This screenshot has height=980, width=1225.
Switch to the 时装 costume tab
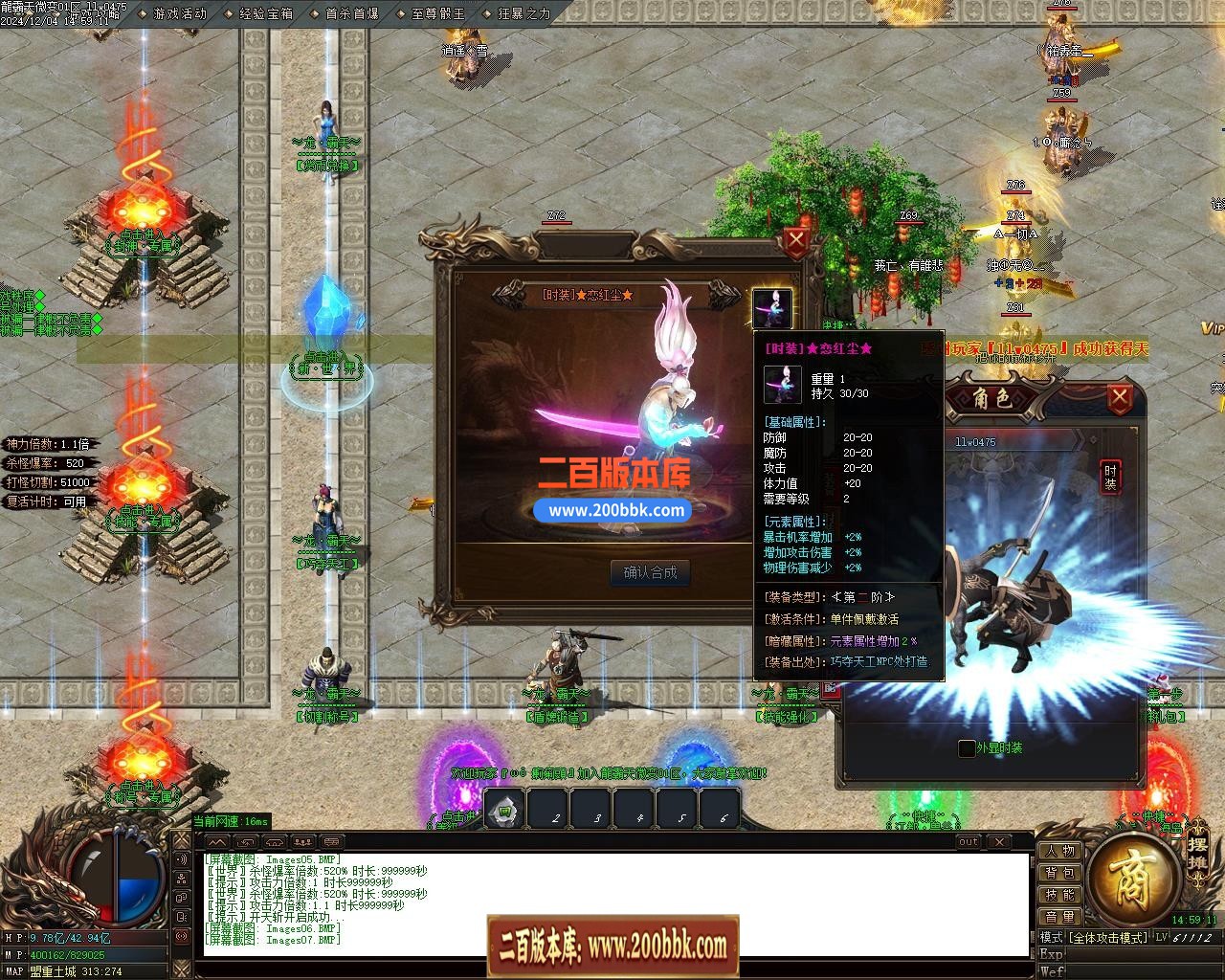click(1110, 477)
